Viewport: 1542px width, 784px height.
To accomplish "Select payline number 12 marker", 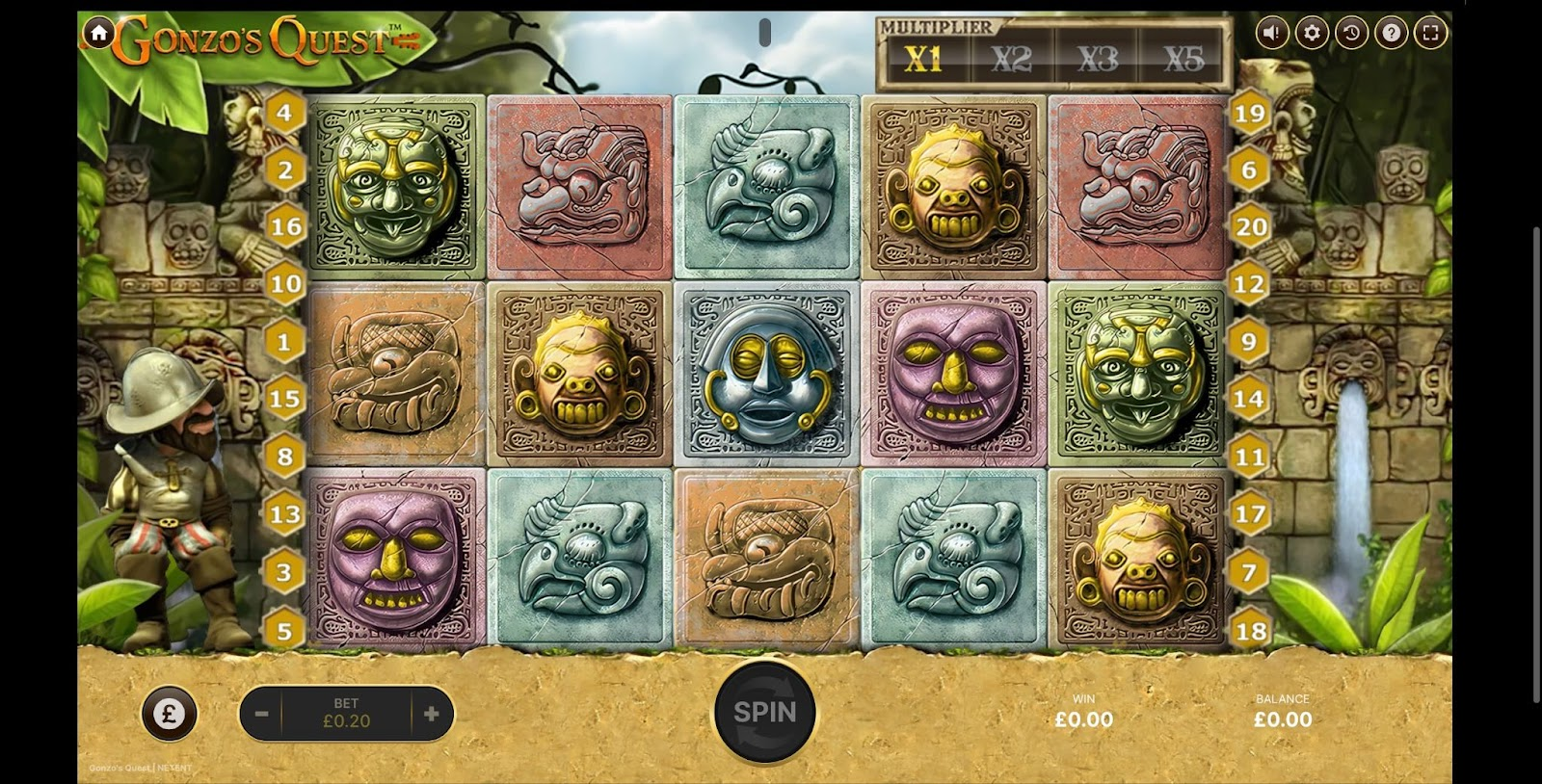I will coord(1249,284).
